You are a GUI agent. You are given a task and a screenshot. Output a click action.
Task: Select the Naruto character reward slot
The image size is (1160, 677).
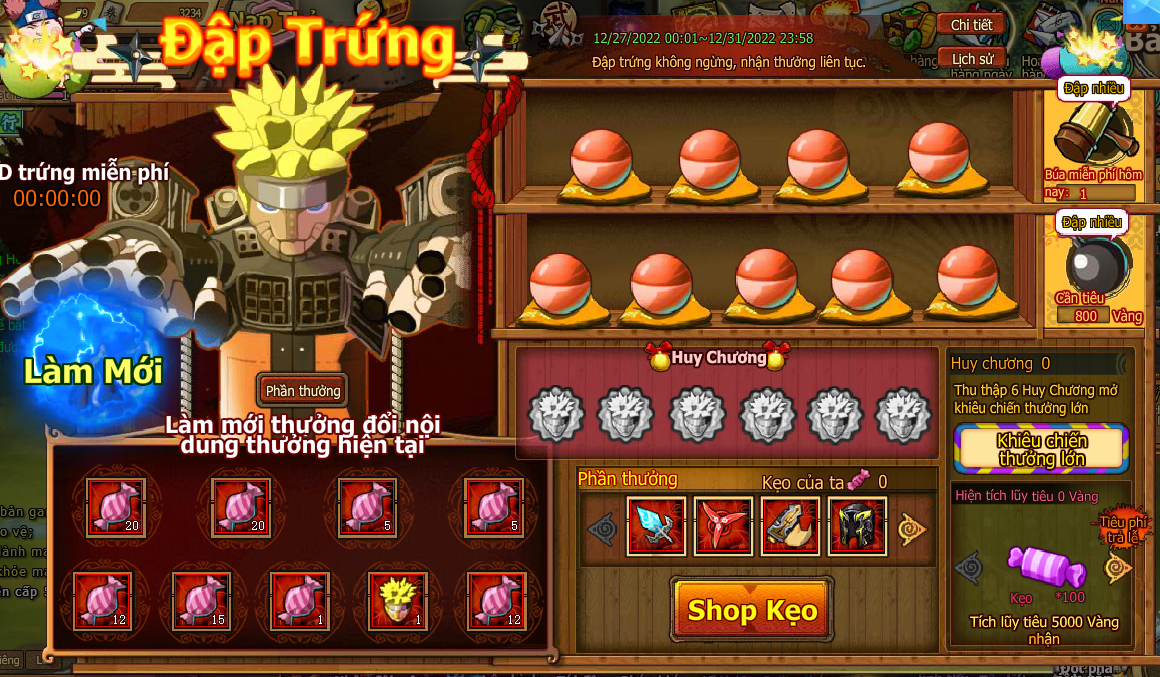(398, 600)
